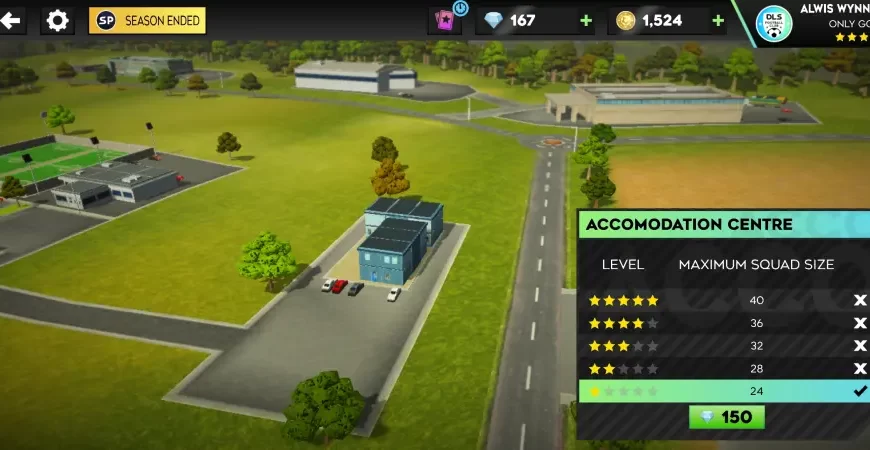Go back with the arrow button
Screen dimensions: 870x450
pos(11,20)
